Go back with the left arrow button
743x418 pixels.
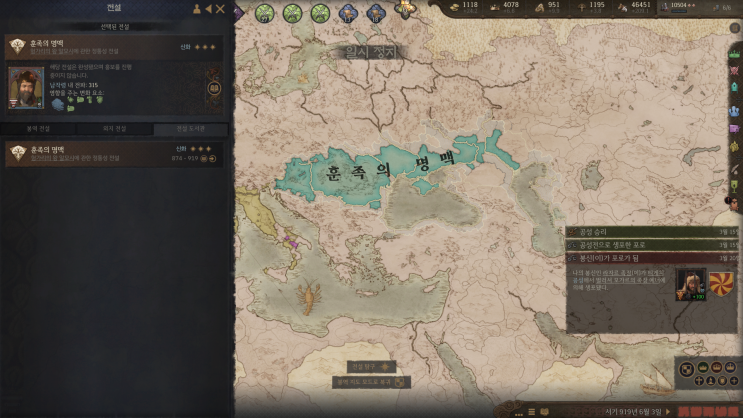tap(208, 9)
